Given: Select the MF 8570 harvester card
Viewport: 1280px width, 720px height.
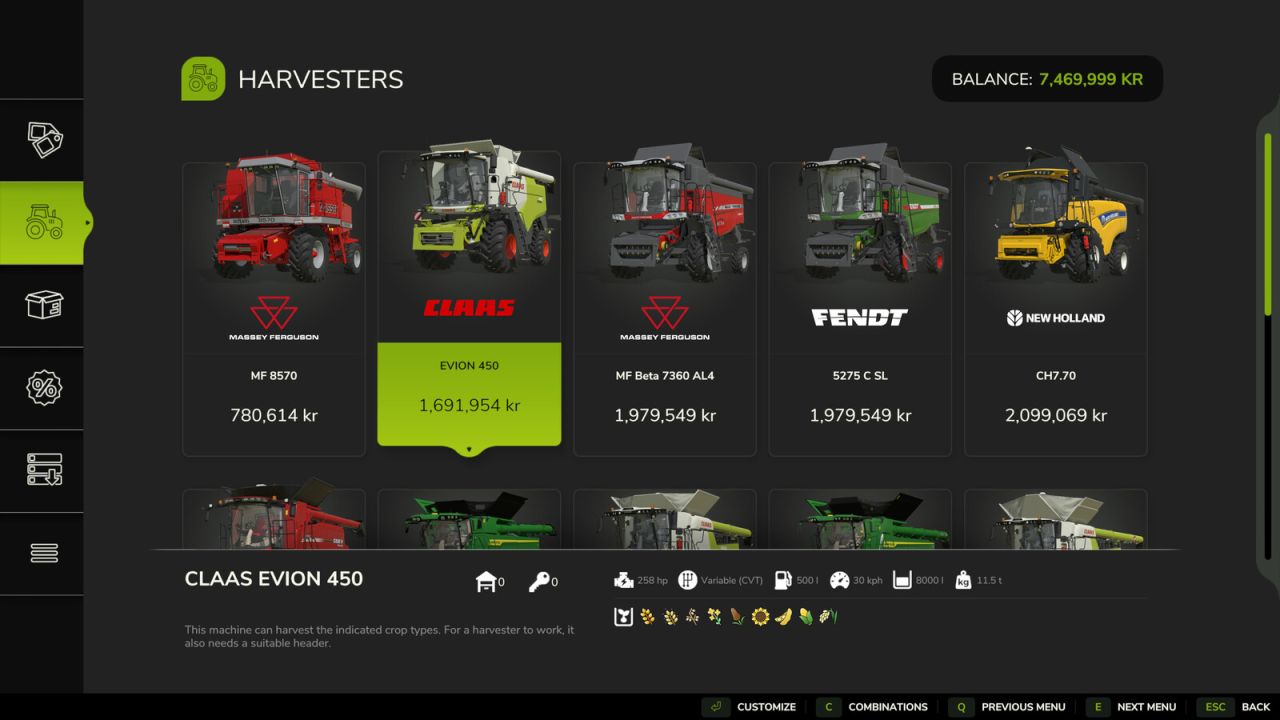Looking at the screenshot, I should [x=274, y=309].
